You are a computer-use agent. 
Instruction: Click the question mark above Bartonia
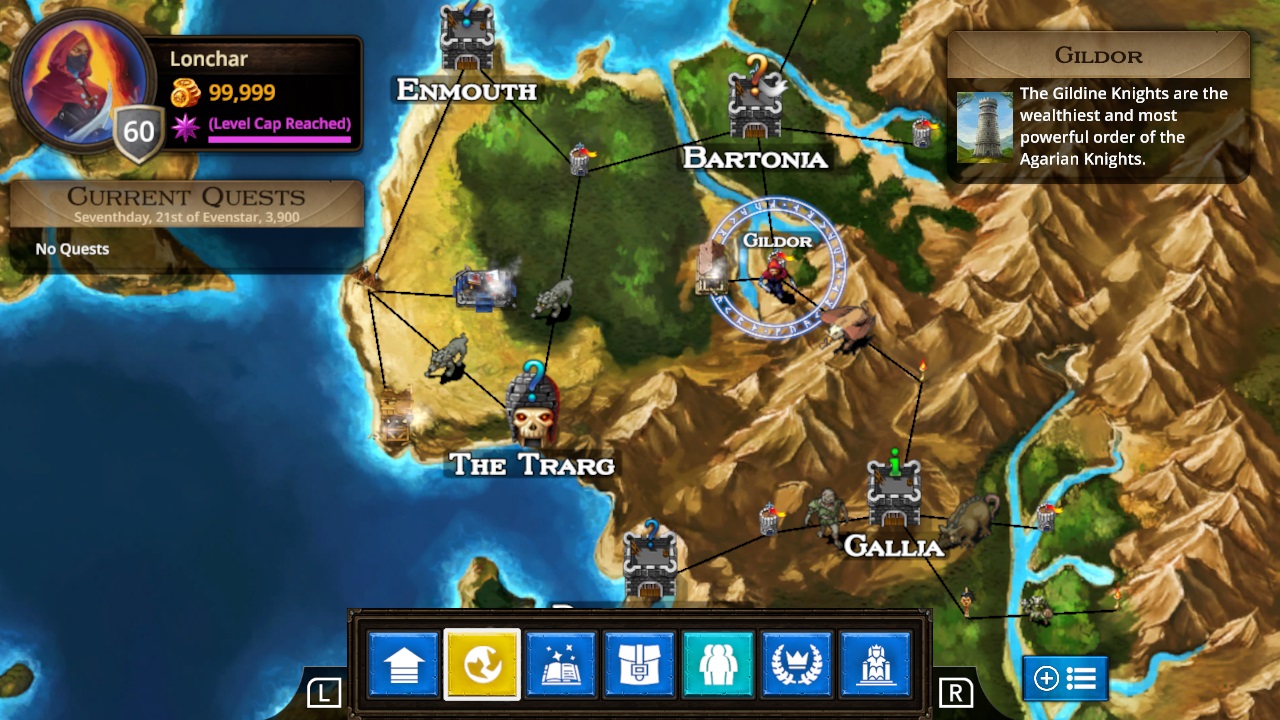[755, 72]
